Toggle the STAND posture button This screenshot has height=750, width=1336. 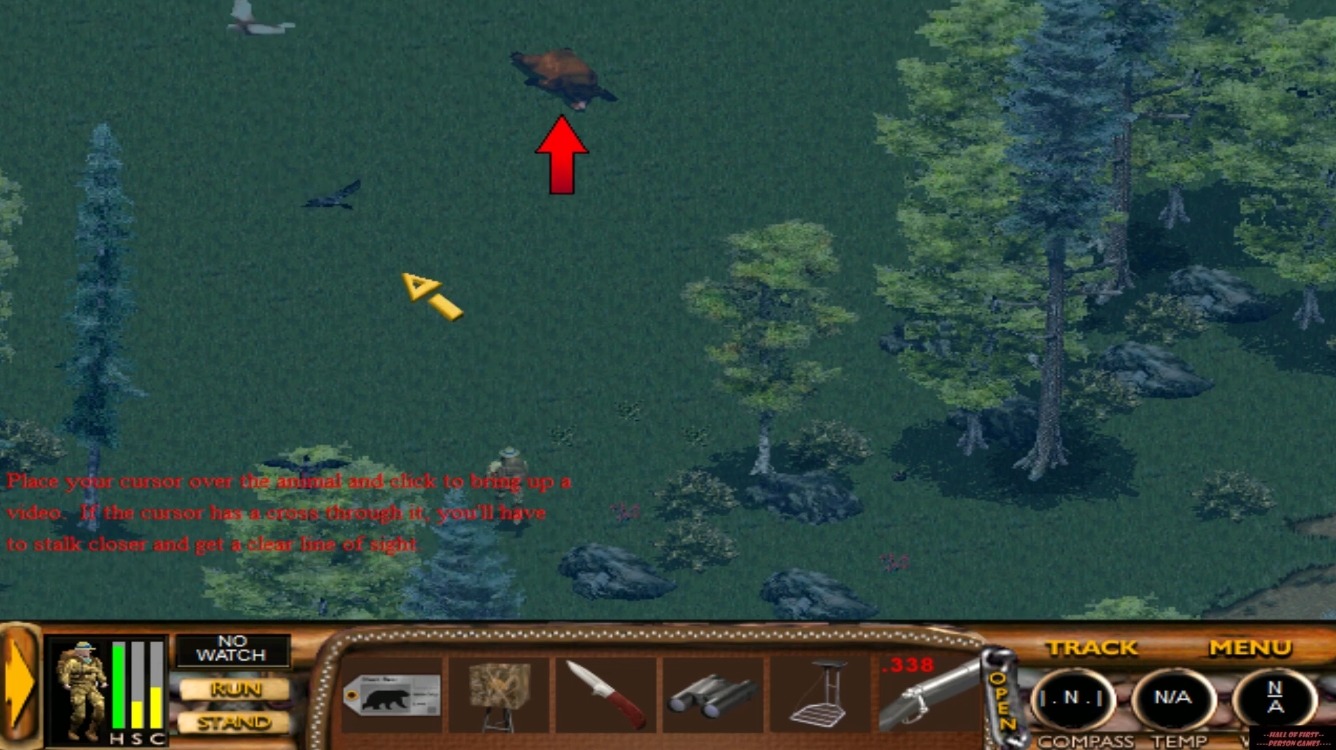point(232,722)
